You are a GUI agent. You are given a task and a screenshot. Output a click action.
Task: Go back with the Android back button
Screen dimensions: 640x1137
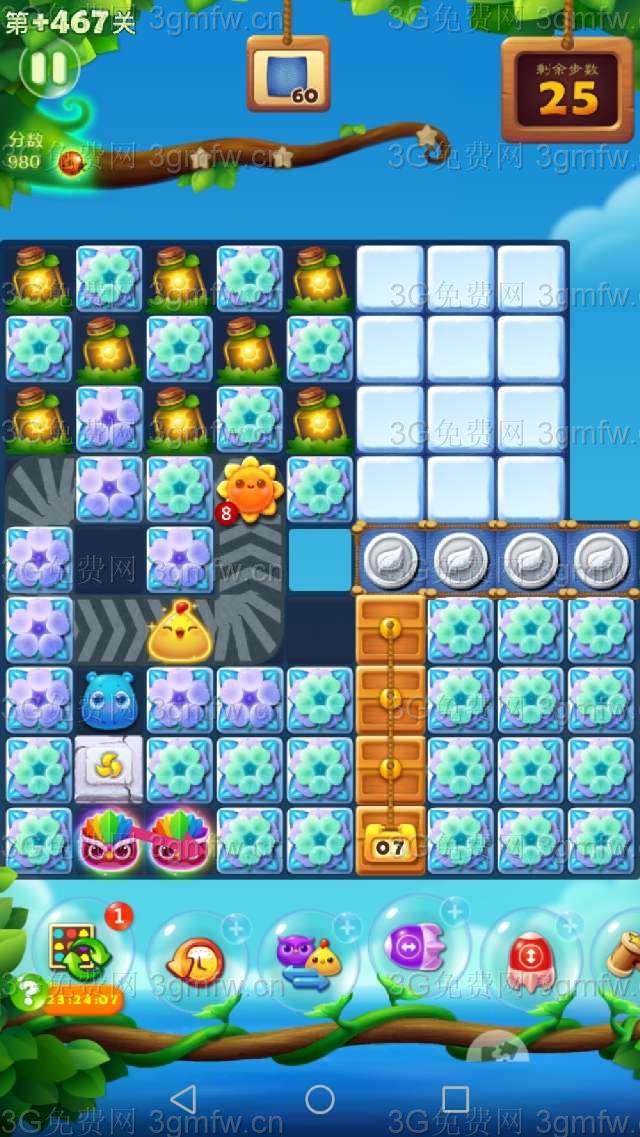[x=183, y=1100]
